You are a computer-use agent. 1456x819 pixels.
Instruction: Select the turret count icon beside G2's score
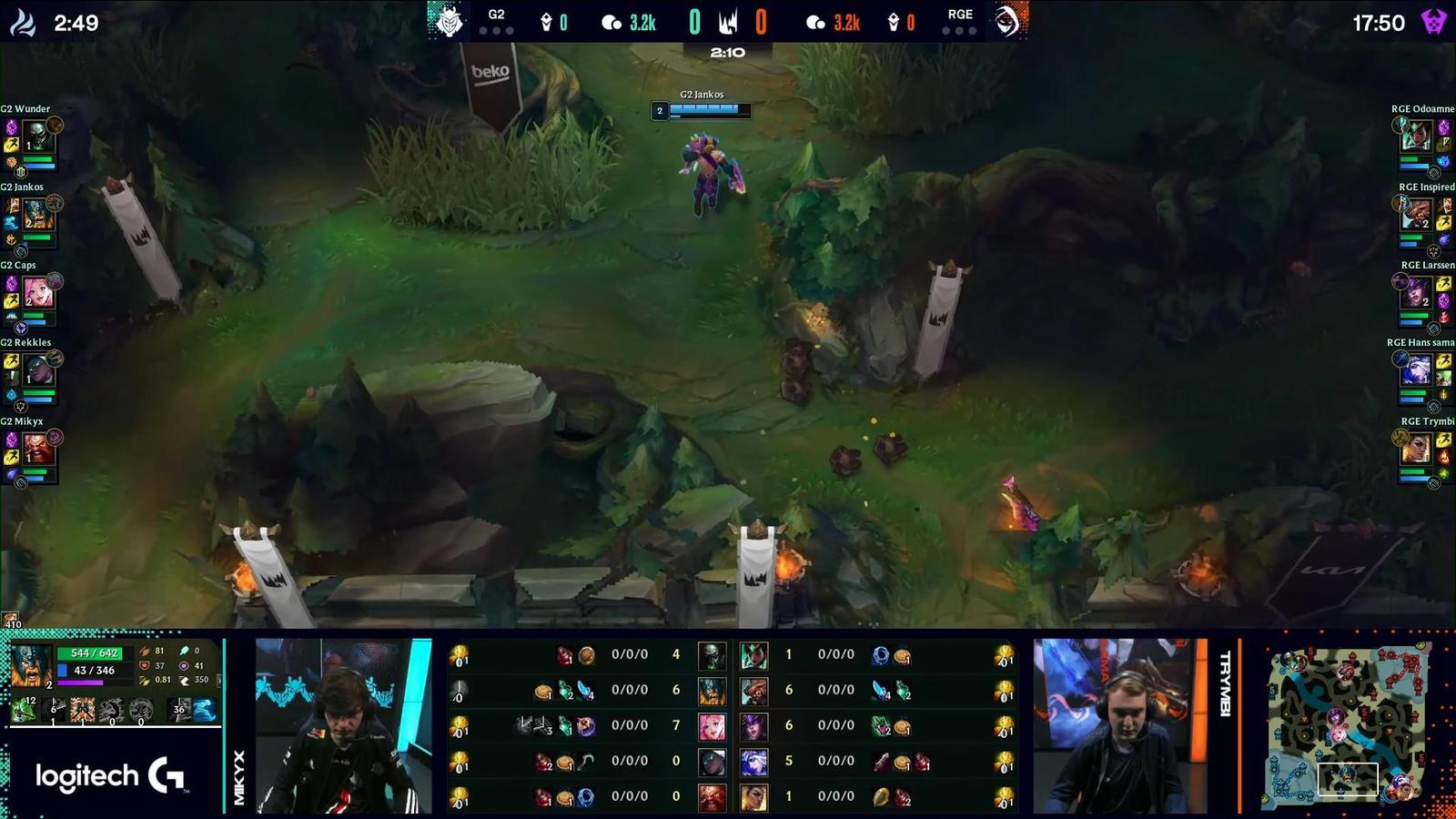(546, 21)
